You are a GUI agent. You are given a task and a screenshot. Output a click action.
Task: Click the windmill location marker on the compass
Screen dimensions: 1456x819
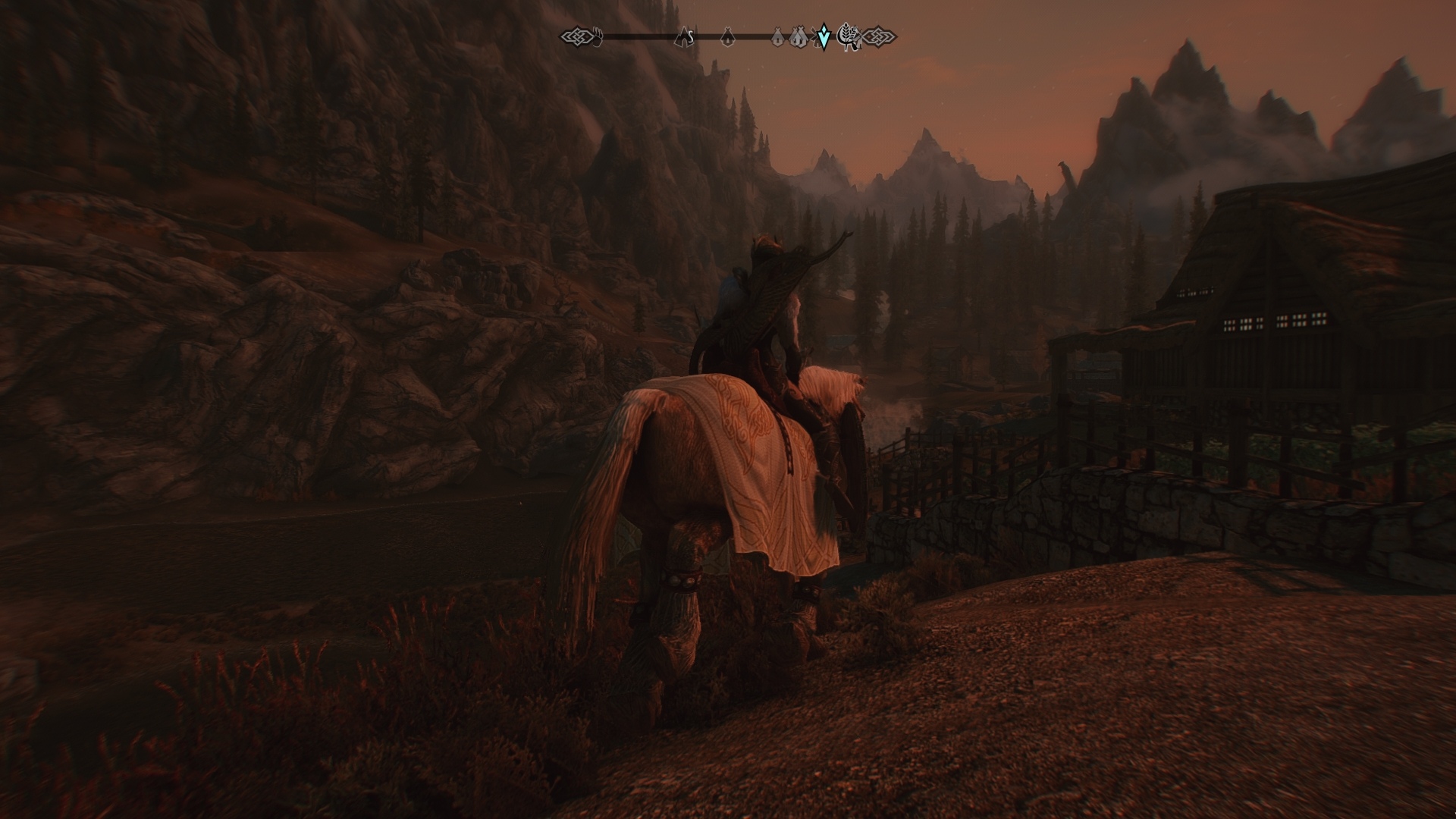[816, 35]
